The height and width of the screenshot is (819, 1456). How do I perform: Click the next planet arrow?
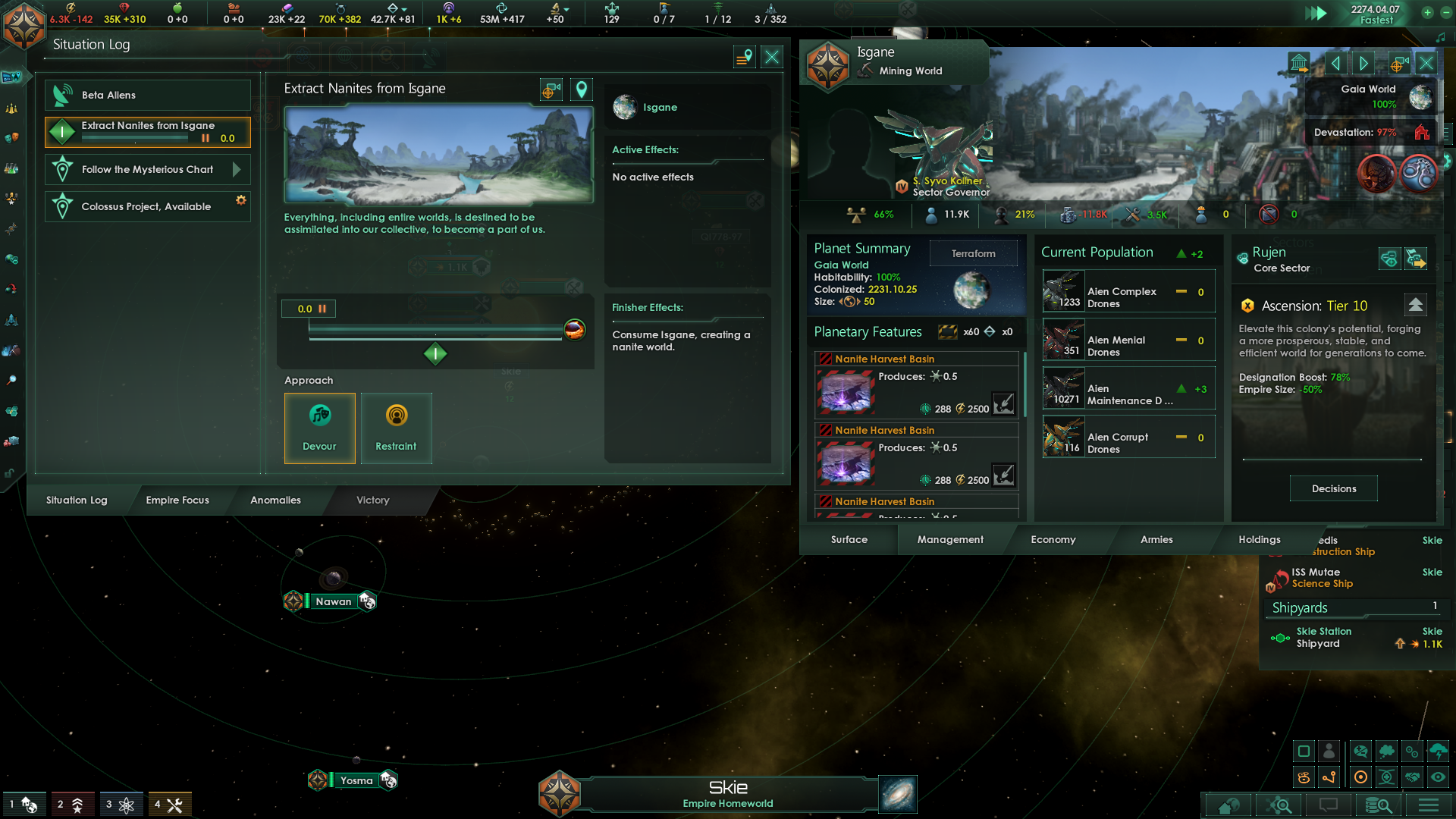click(x=1363, y=63)
